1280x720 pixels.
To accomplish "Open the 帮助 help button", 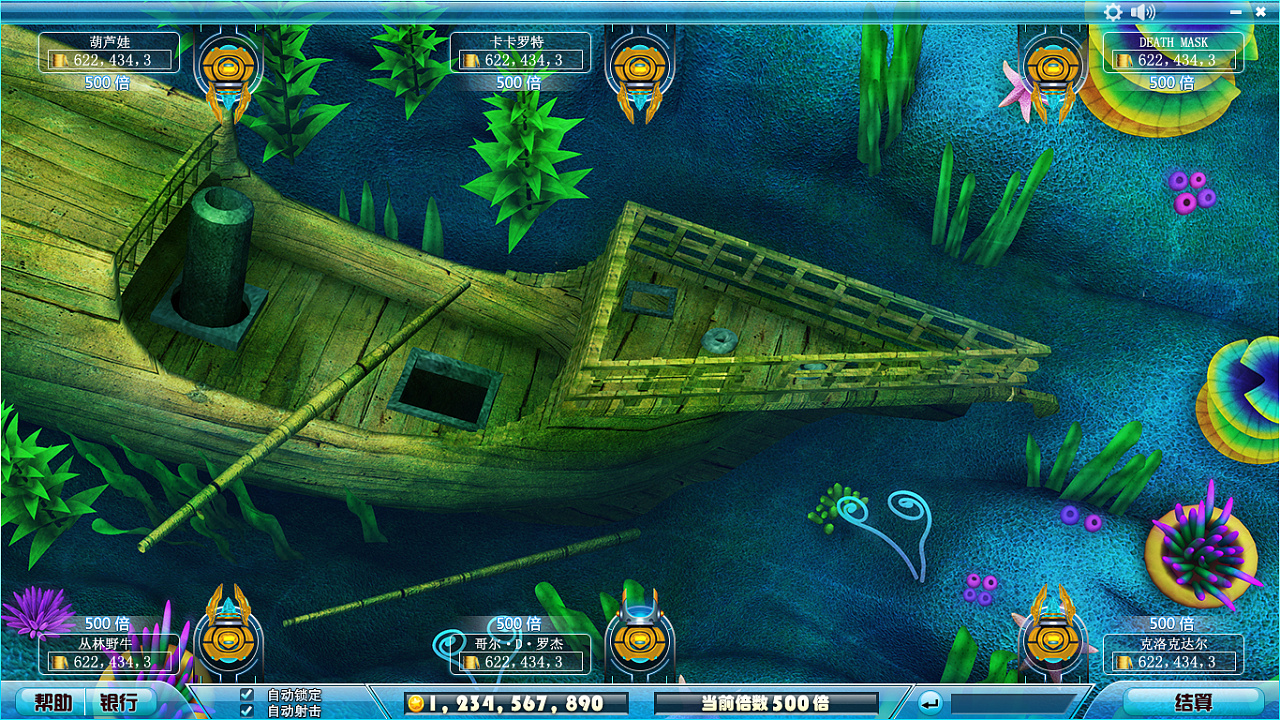I will click(53, 702).
